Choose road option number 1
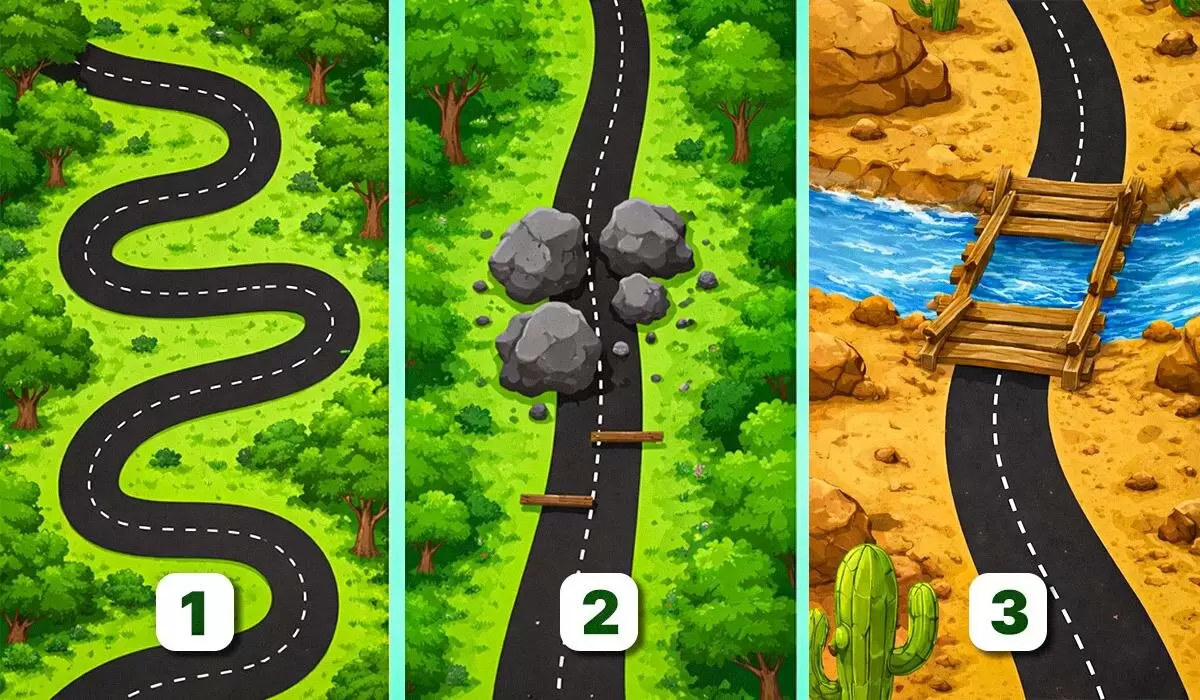The image size is (1200, 700). 195,610
